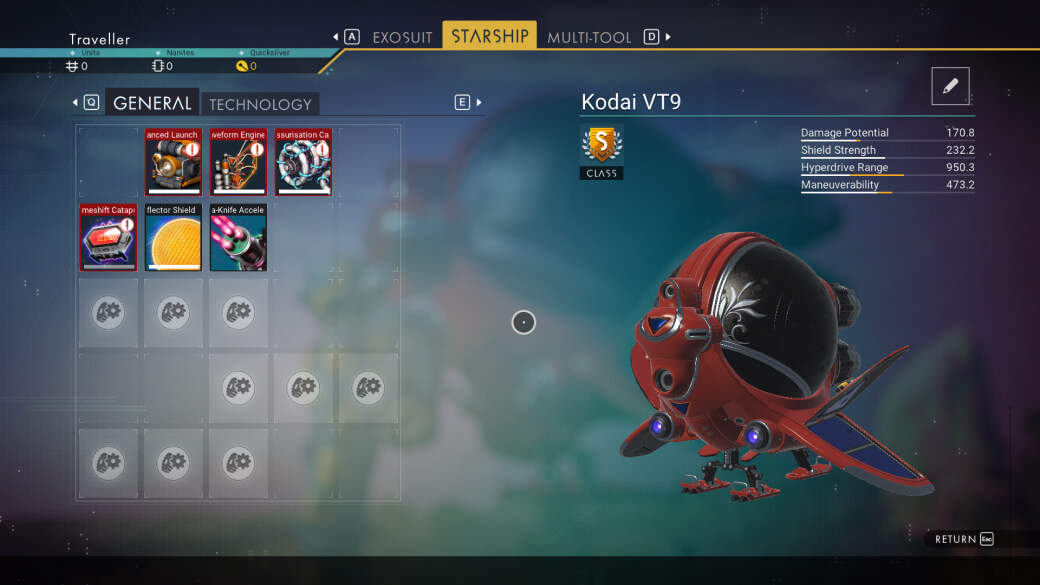This screenshot has height=585, width=1040.
Task: Click the S class badge icon
Action: (x=601, y=145)
